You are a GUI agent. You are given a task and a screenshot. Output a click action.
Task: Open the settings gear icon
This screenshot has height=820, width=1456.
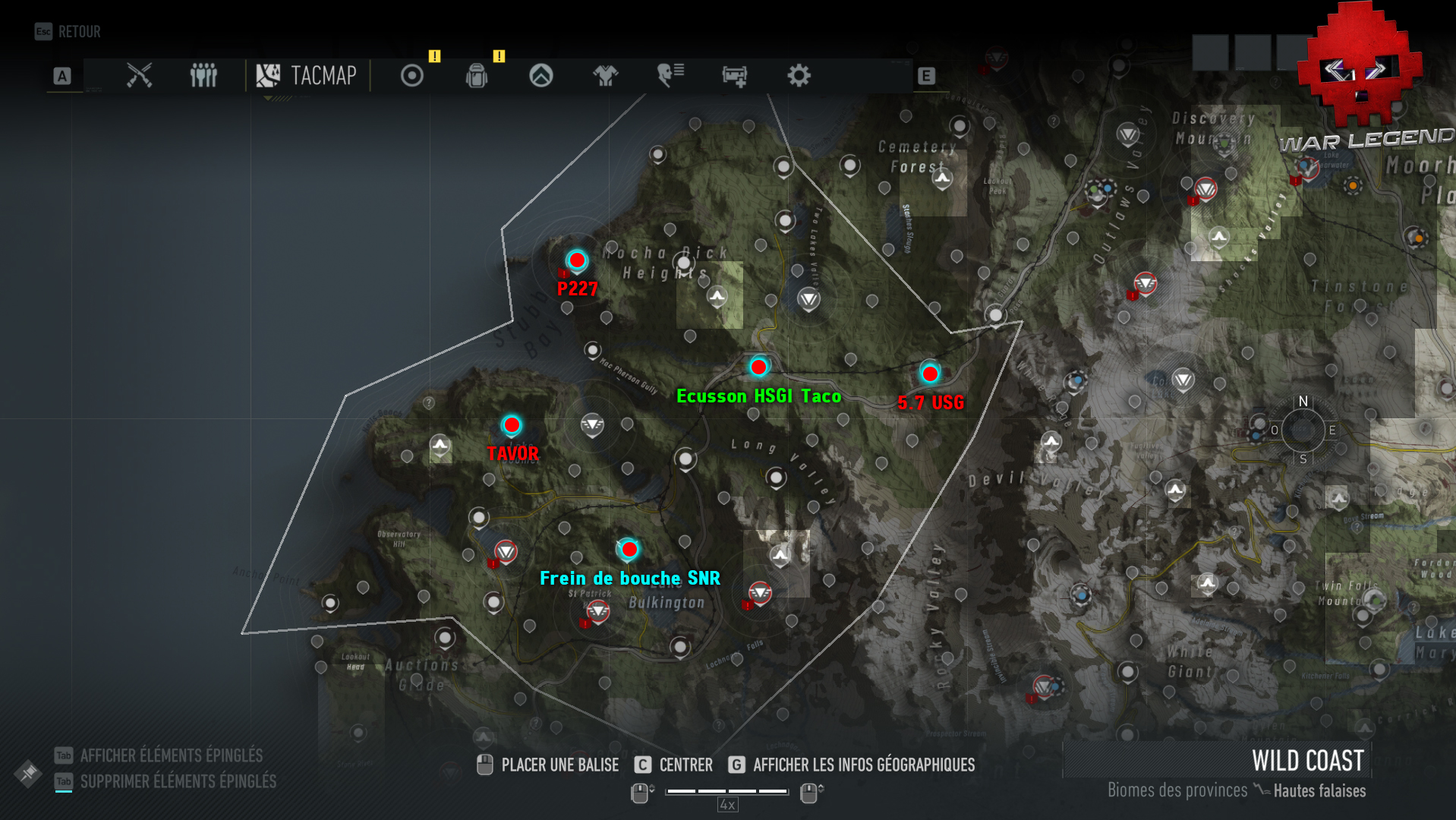[800, 76]
